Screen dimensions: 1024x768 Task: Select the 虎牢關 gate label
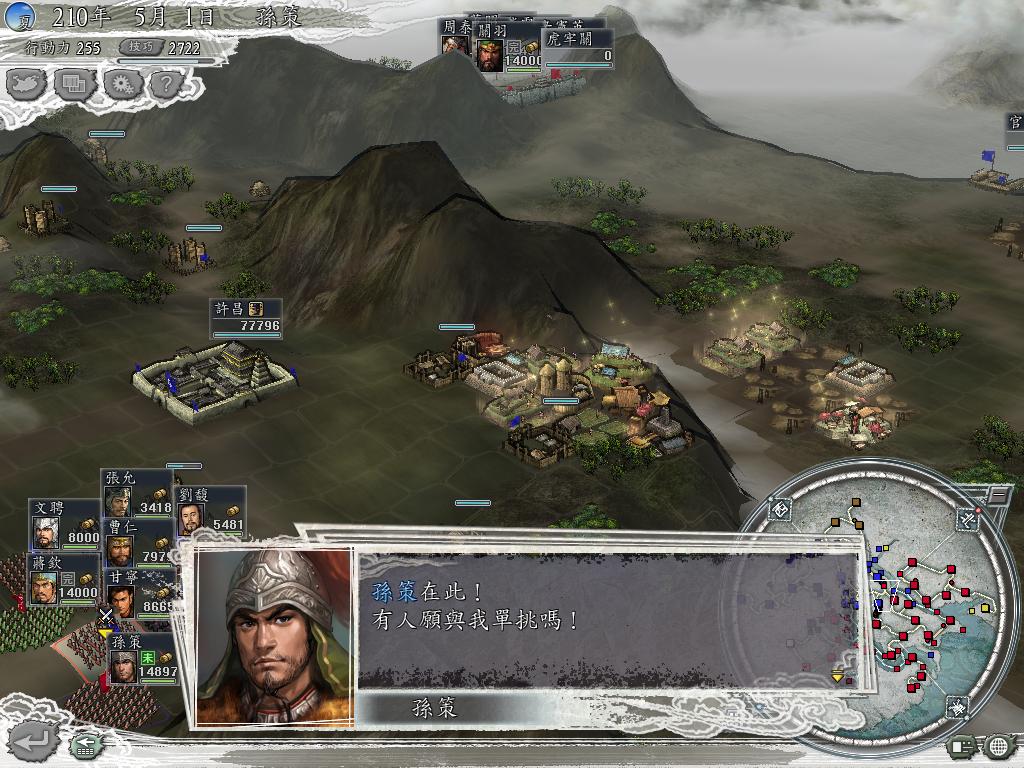pos(577,48)
